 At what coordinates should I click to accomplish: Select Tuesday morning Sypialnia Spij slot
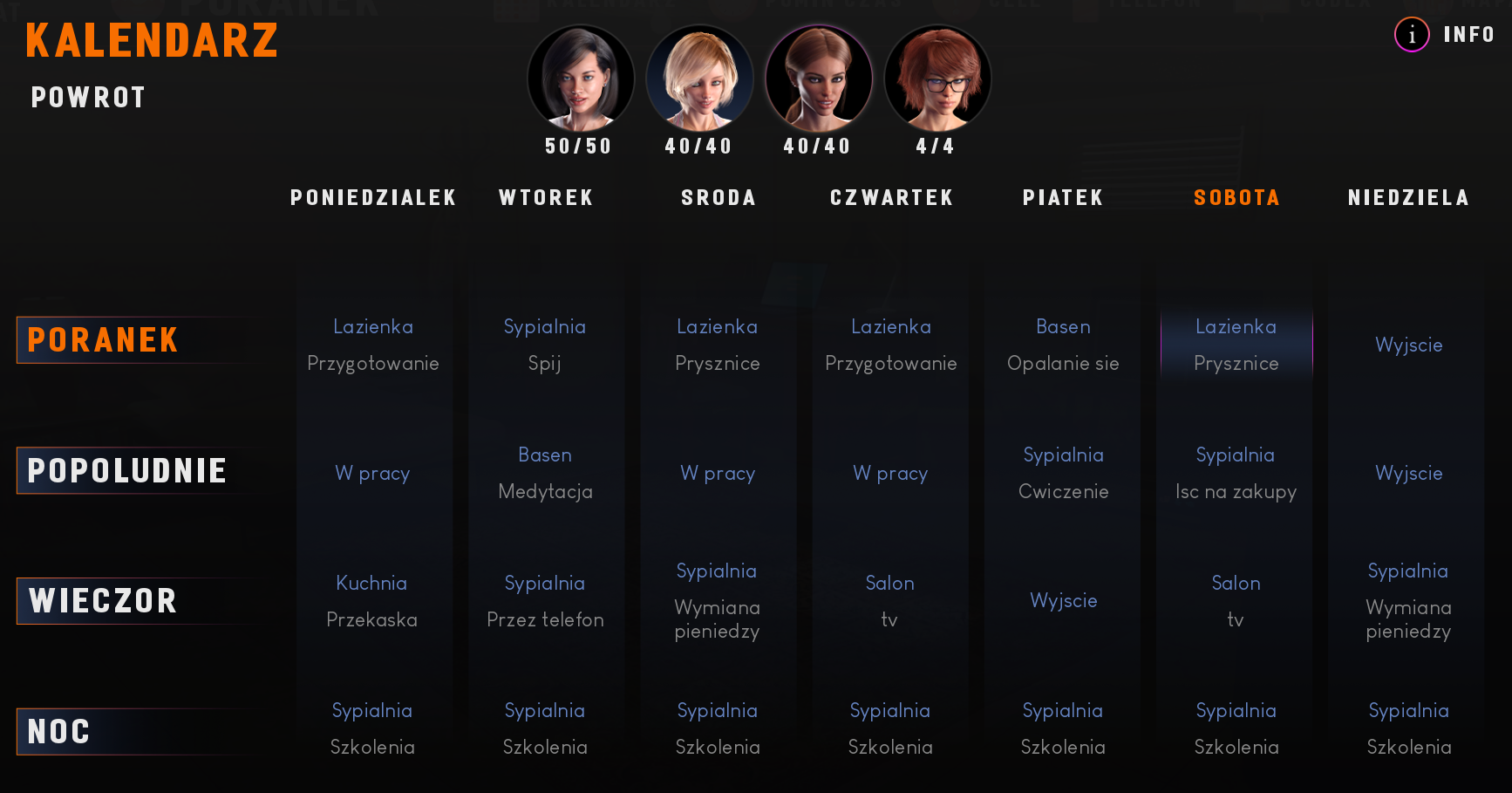coord(545,345)
